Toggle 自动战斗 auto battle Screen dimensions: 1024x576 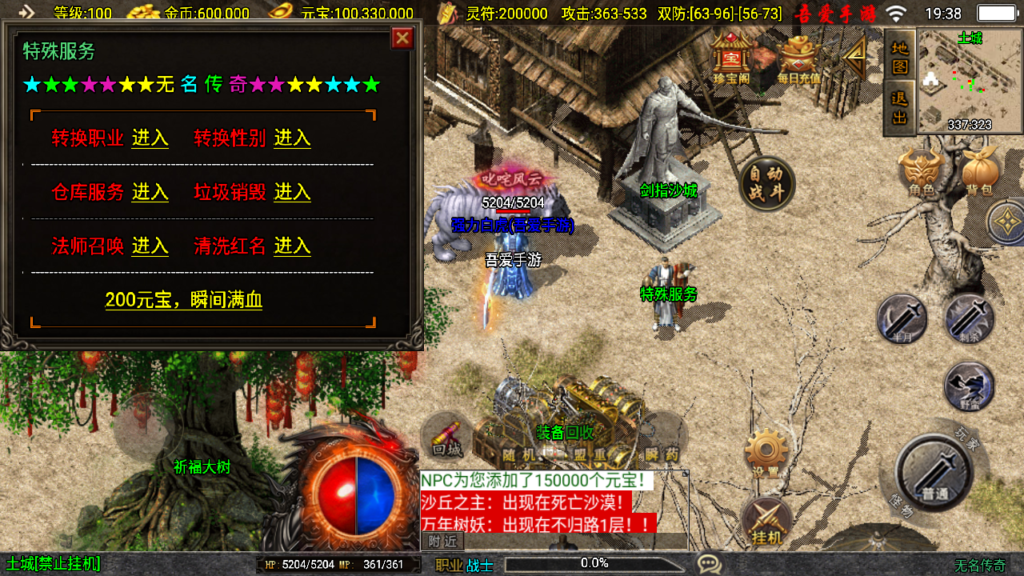click(767, 183)
